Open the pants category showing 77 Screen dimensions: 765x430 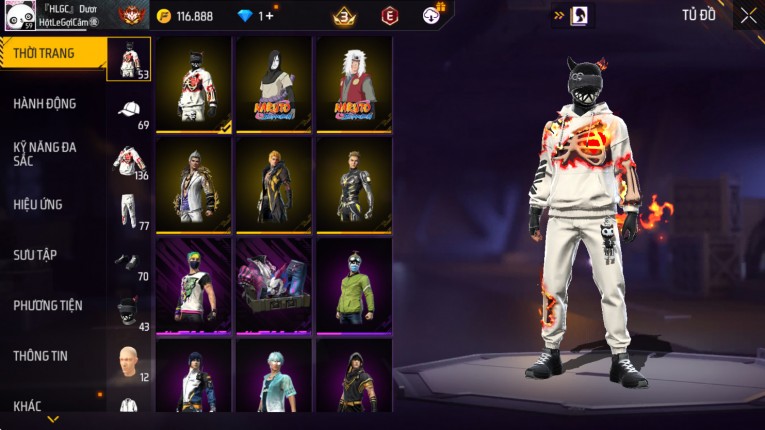[128, 211]
